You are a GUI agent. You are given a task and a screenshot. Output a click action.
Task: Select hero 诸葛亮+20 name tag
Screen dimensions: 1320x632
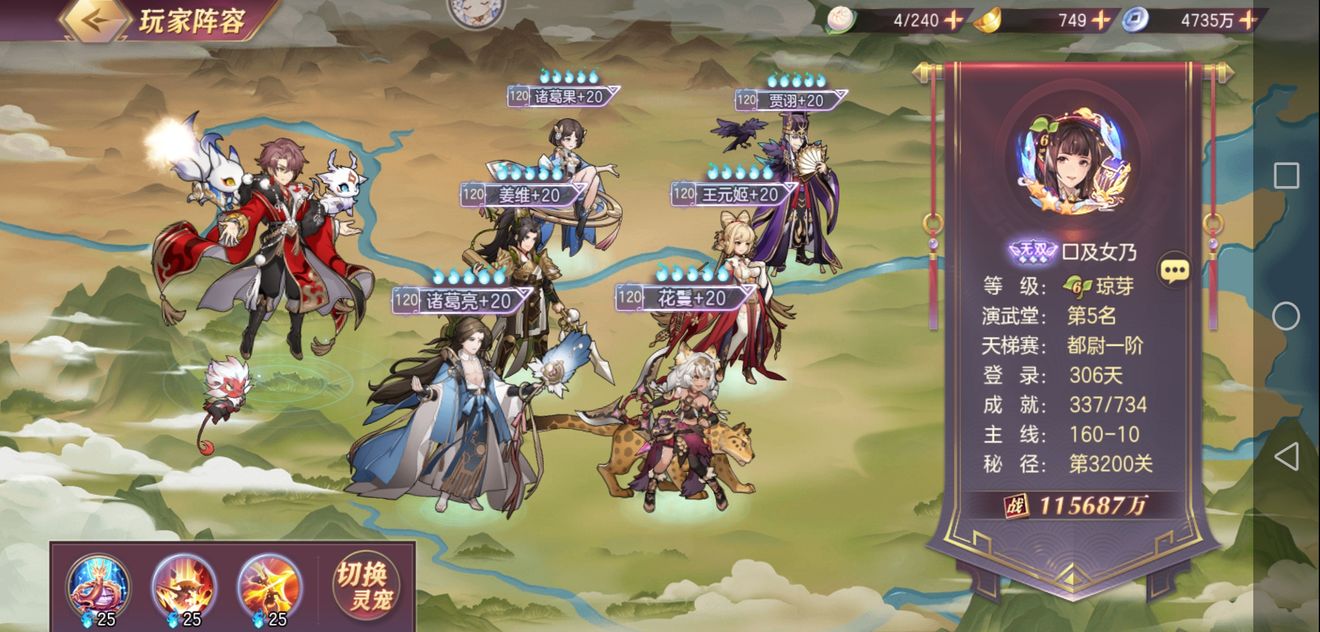(462, 300)
